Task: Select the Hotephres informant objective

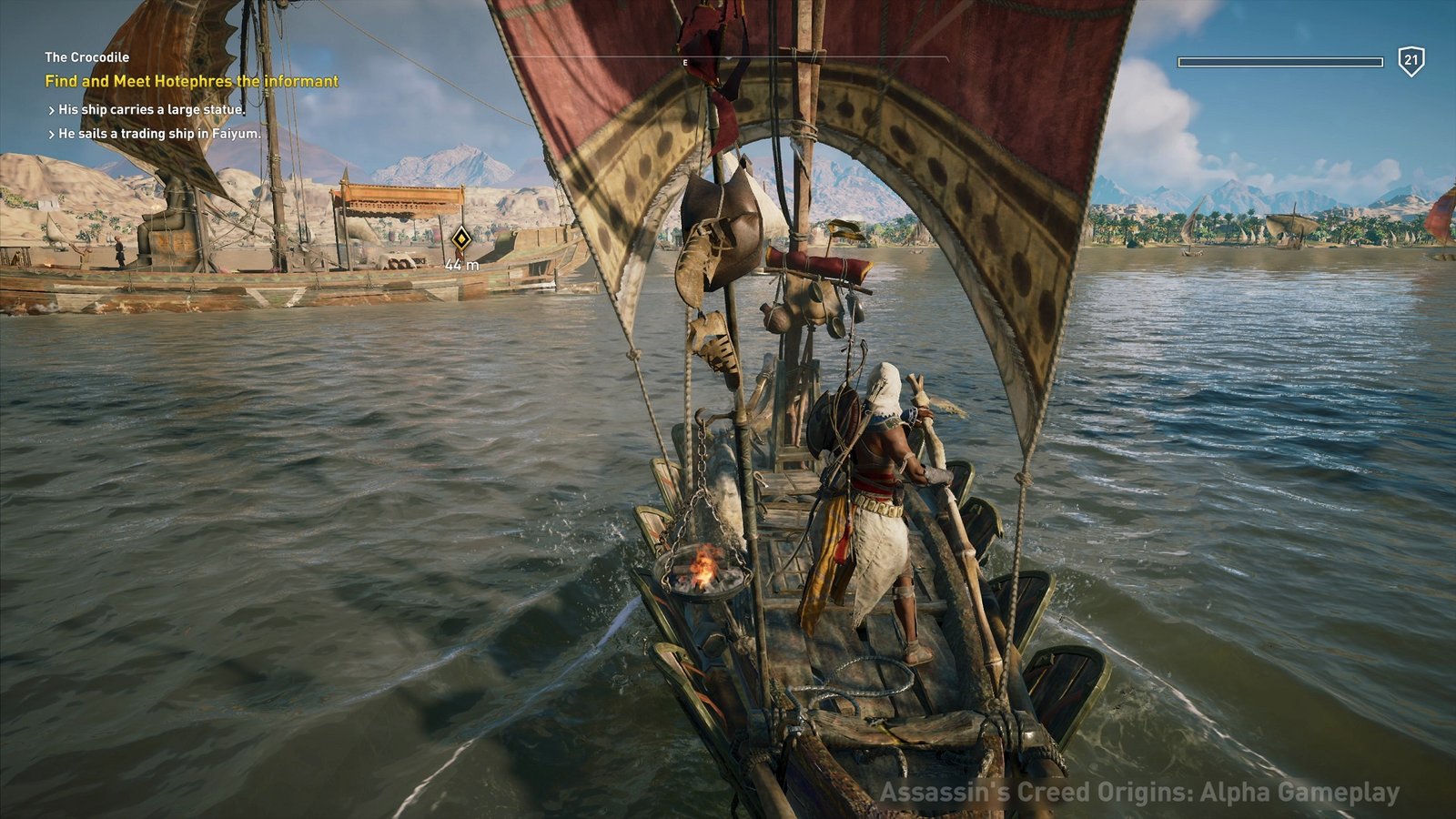Action: click(191, 81)
